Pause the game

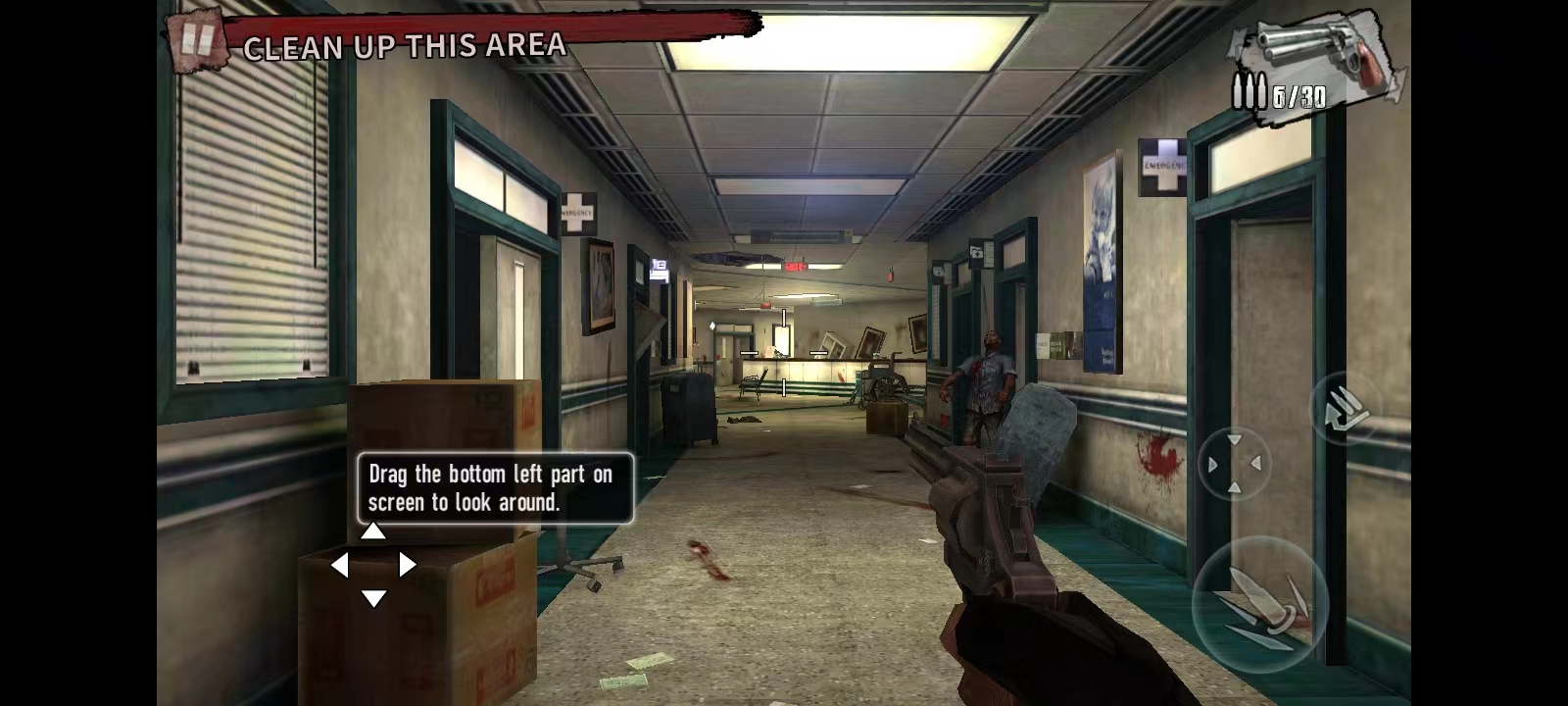point(197,40)
